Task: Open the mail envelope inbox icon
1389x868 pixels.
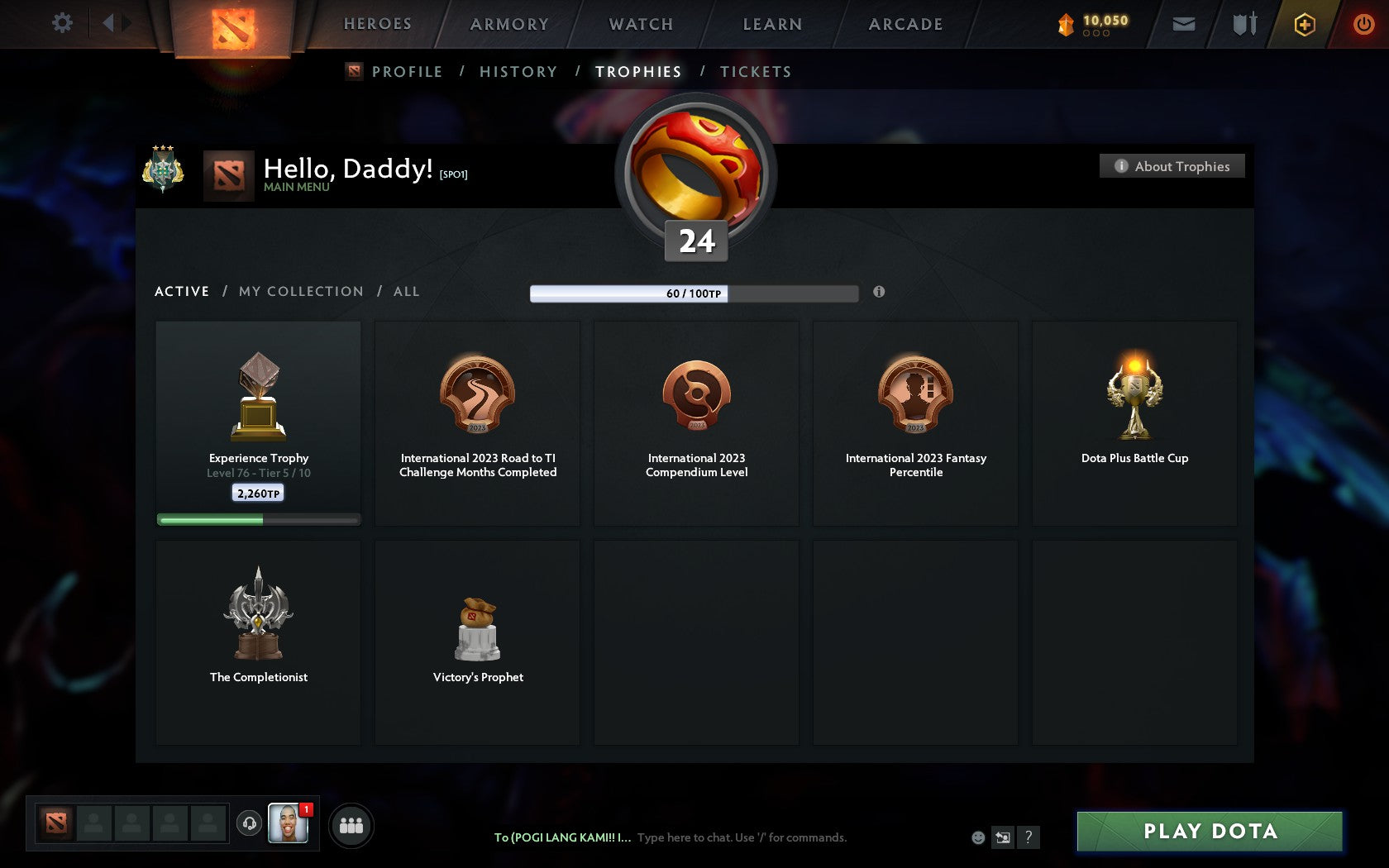Action: pyautogui.click(x=1184, y=24)
